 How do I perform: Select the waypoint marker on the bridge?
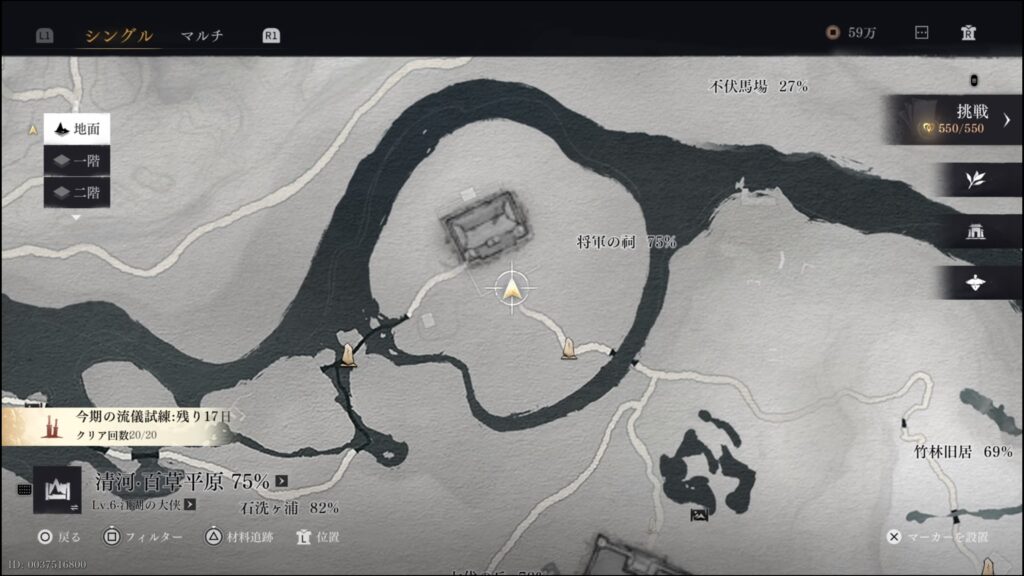(348, 355)
